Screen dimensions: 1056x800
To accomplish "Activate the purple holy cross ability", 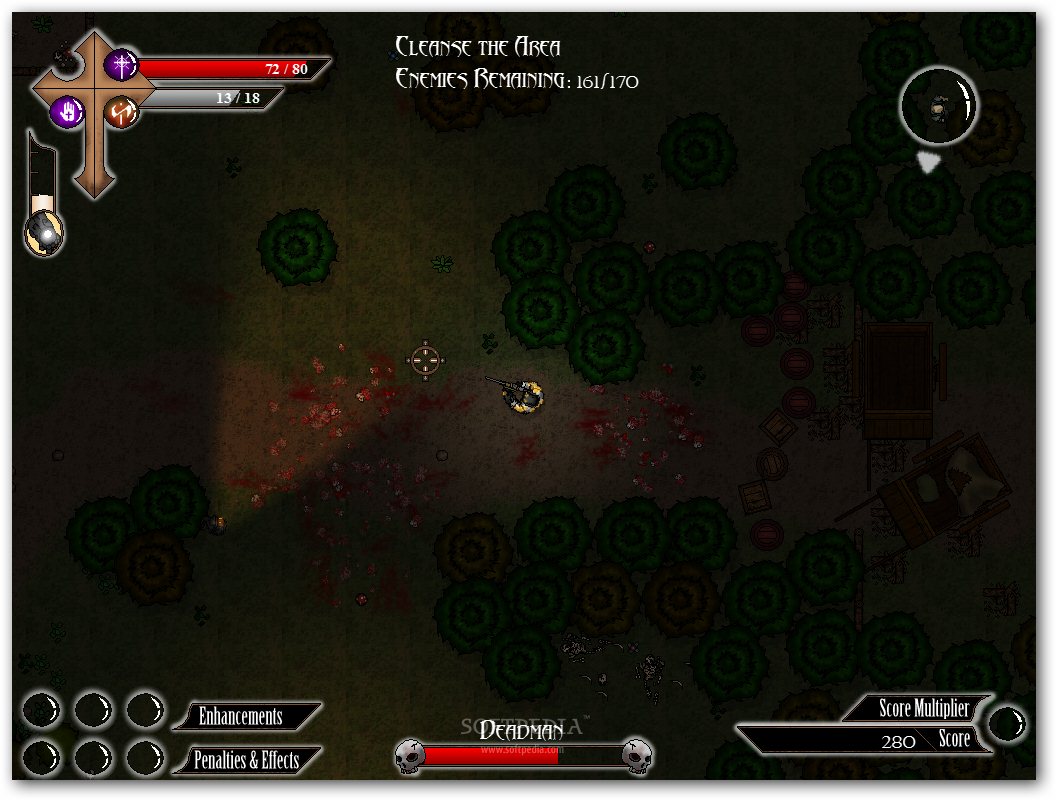I will [121, 66].
